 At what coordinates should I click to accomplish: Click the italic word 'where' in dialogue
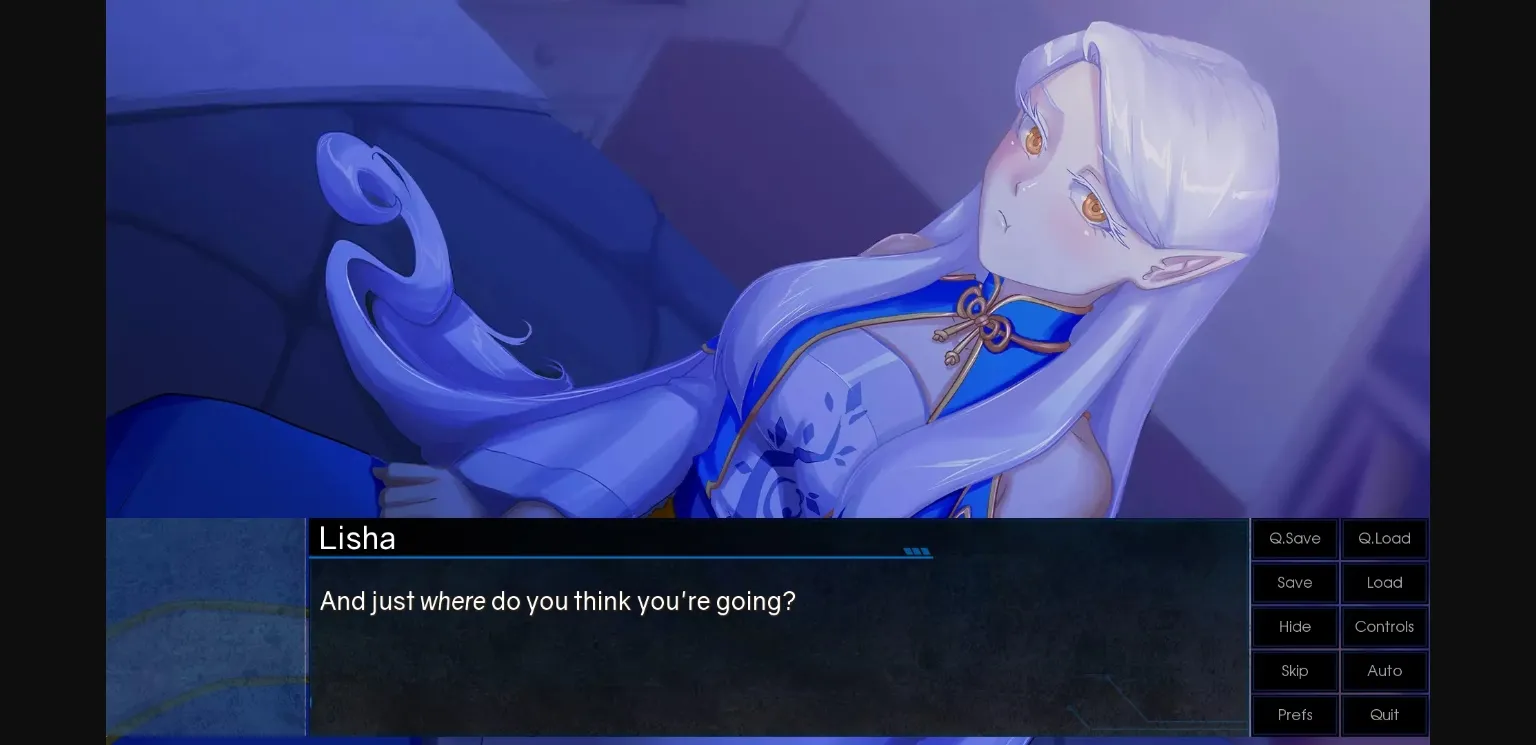(x=452, y=601)
